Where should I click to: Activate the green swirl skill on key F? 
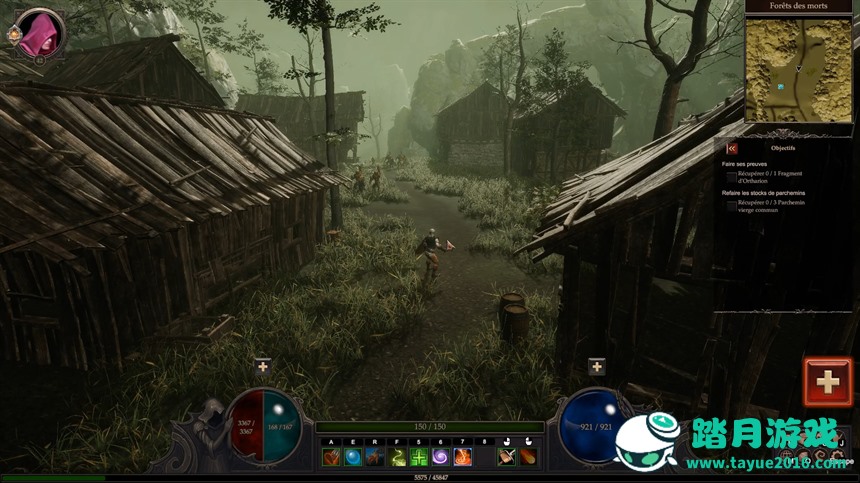pyautogui.click(x=397, y=457)
